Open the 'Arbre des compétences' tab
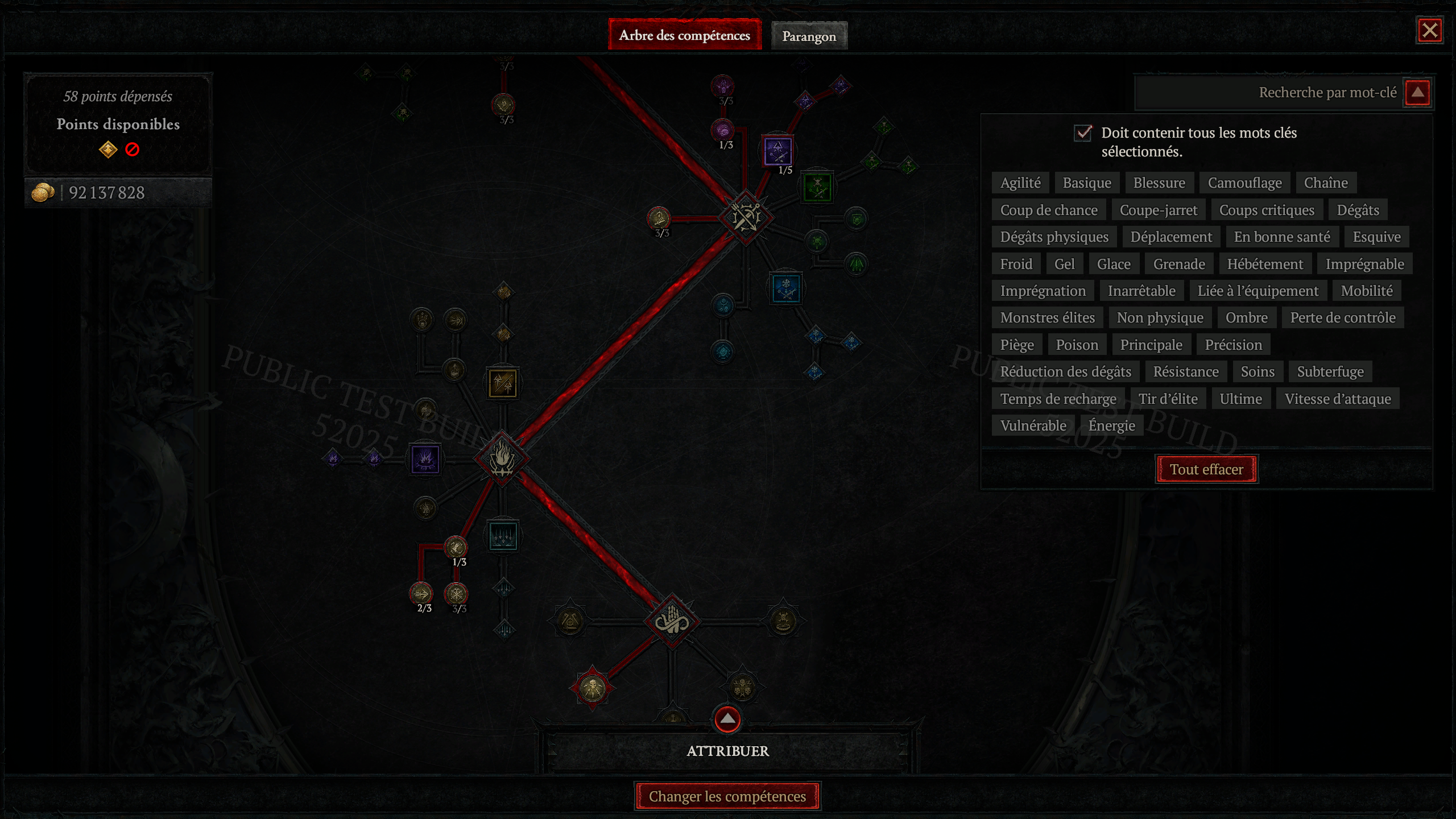Image resolution: width=1456 pixels, height=819 pixels. [684, 35]
